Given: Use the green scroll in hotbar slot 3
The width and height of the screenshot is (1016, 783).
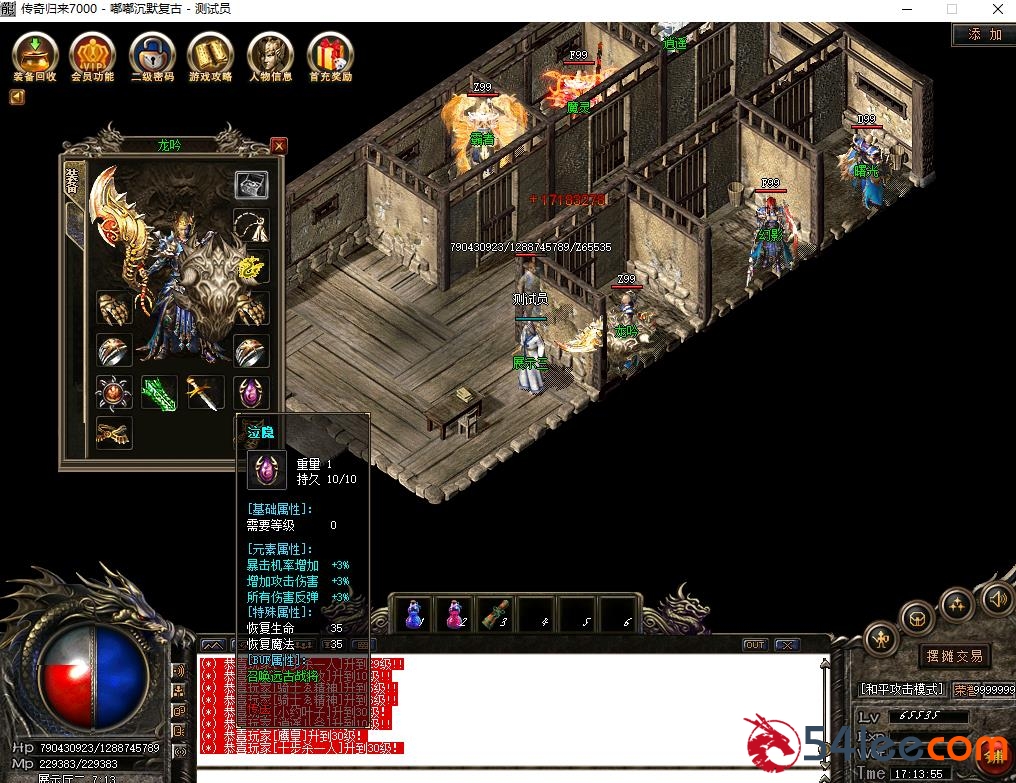Looking at the screenshot, I should (496, 613).
